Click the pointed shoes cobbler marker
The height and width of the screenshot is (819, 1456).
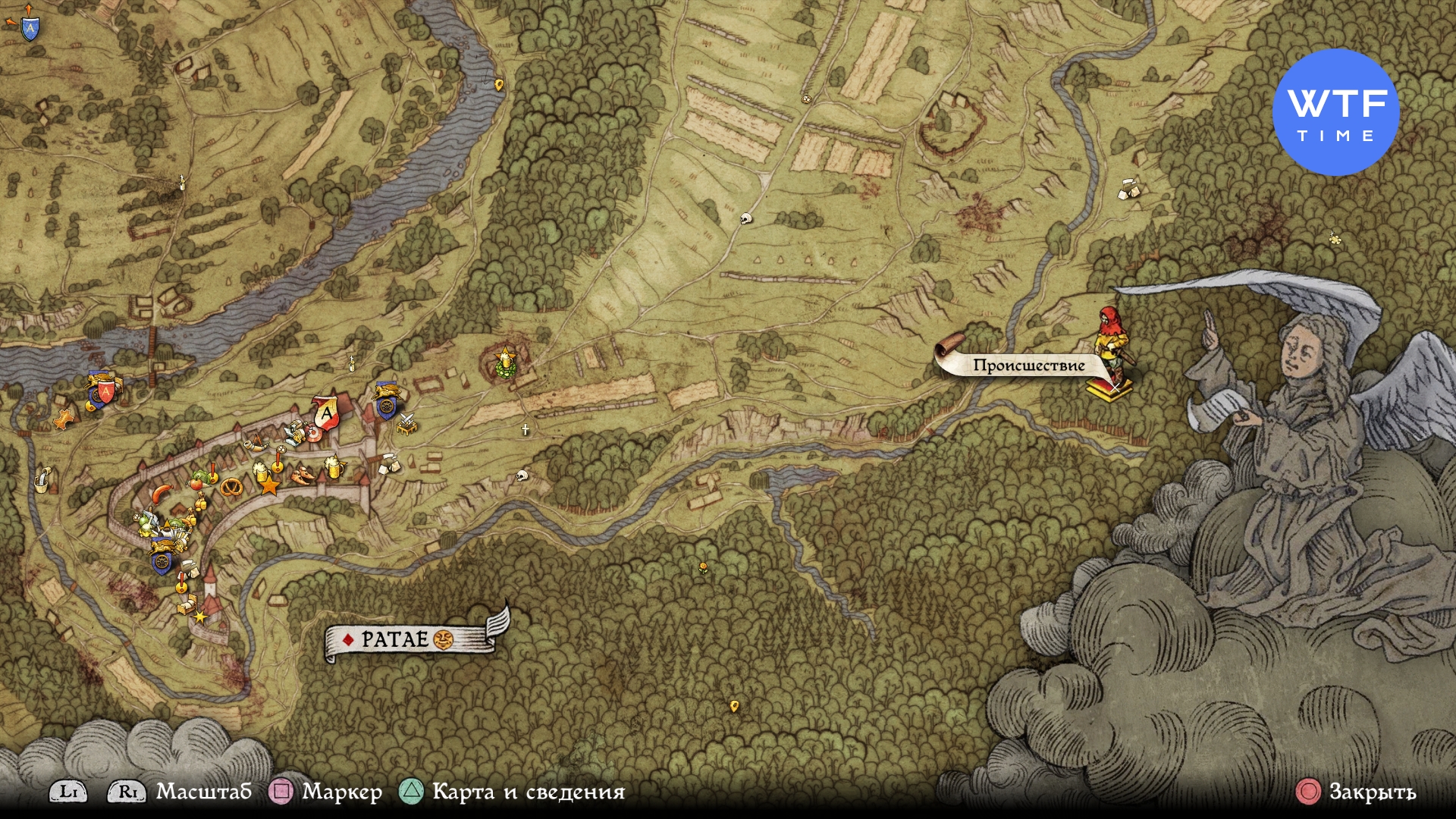[x=303, y=476]
